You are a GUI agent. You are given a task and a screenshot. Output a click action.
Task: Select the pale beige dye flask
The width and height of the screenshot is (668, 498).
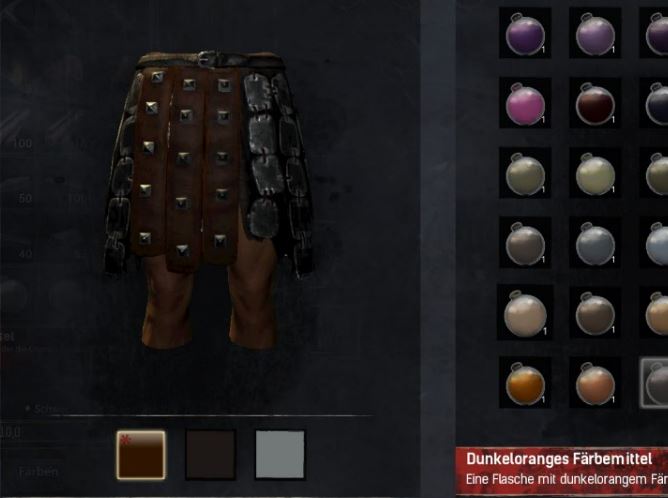click(525, 312)
